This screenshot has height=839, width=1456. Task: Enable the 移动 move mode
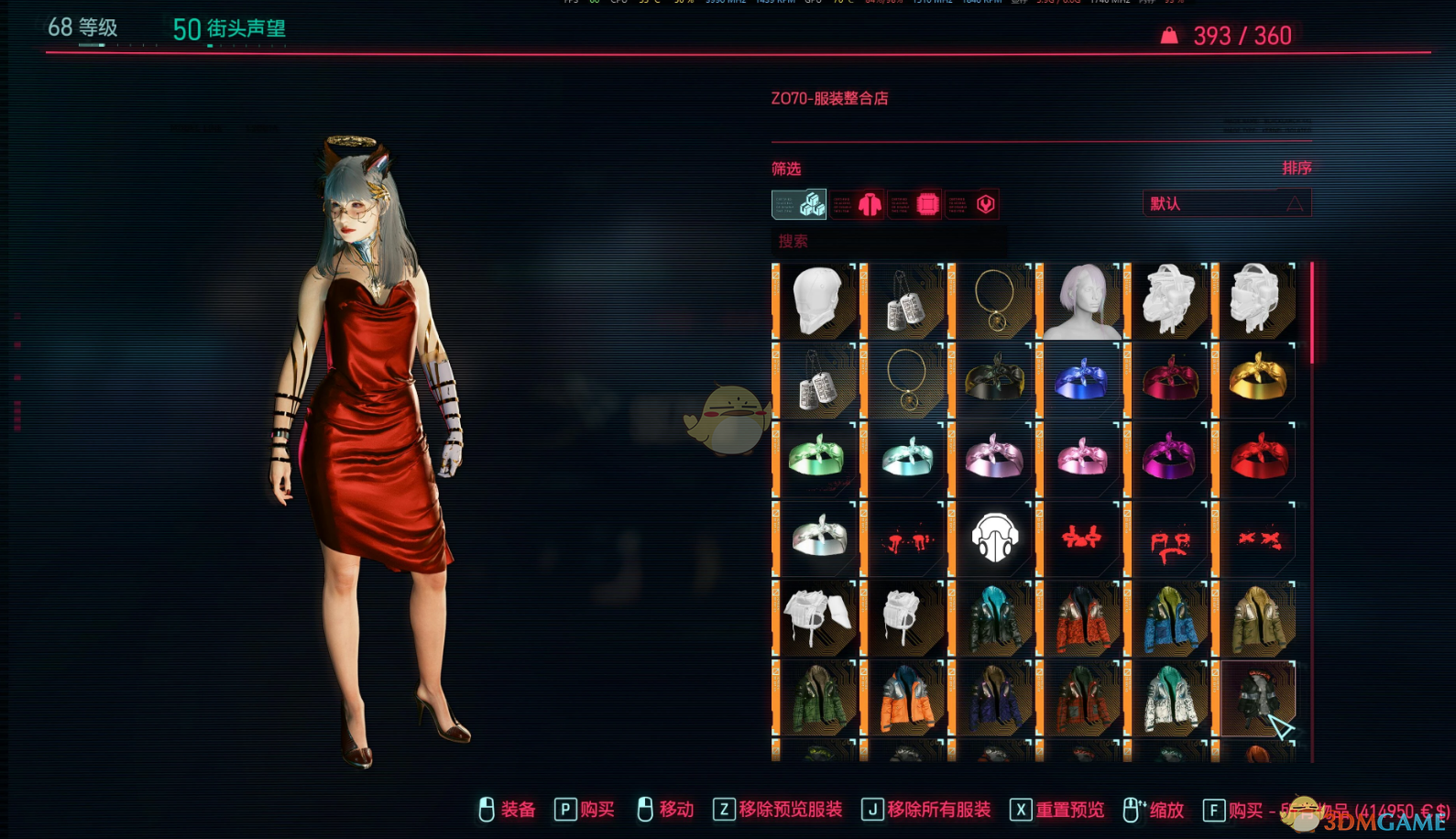[675, 810]
